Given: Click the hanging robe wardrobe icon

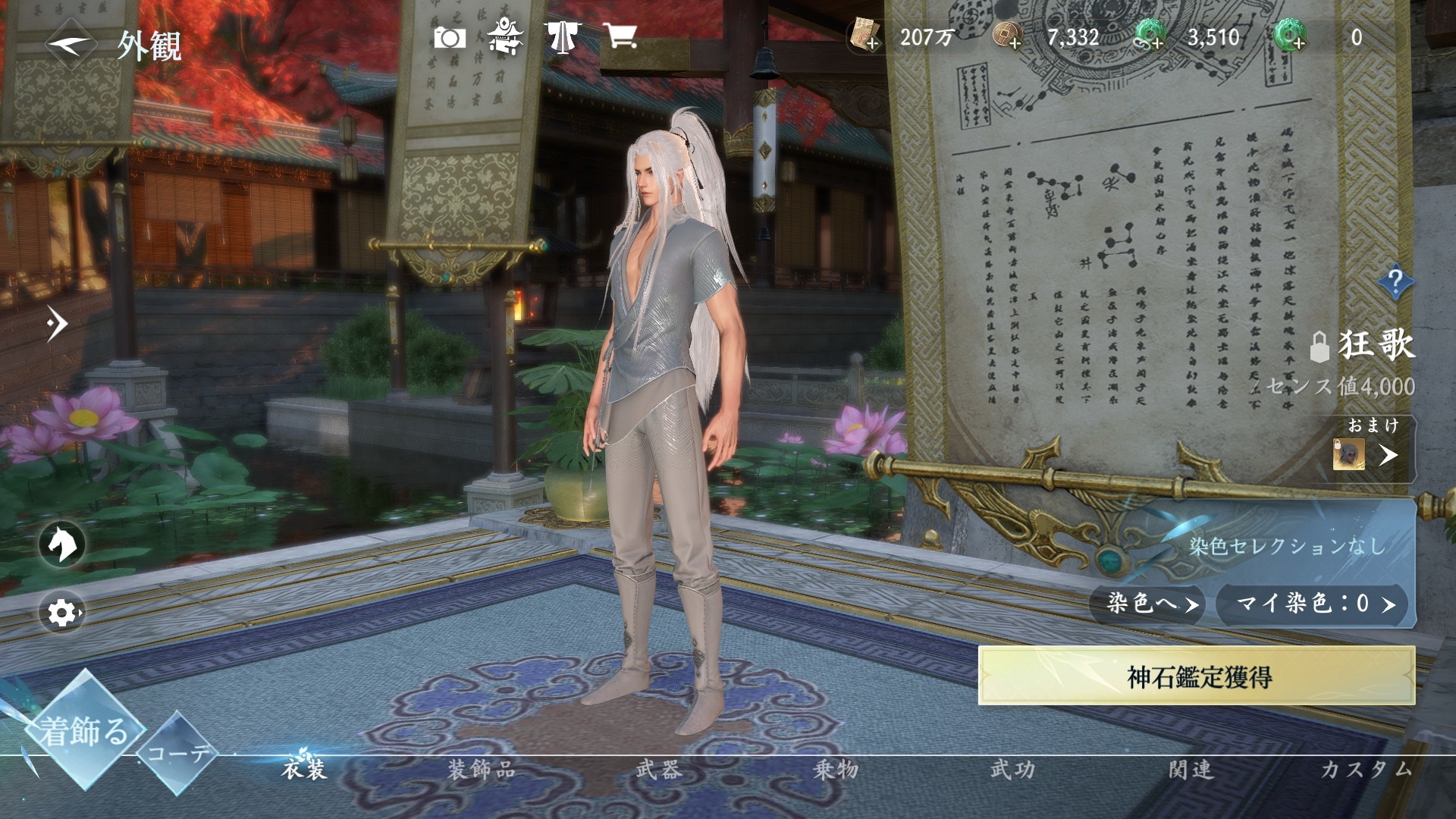Looking at the screenshot, I should click(x=561, y=37).
